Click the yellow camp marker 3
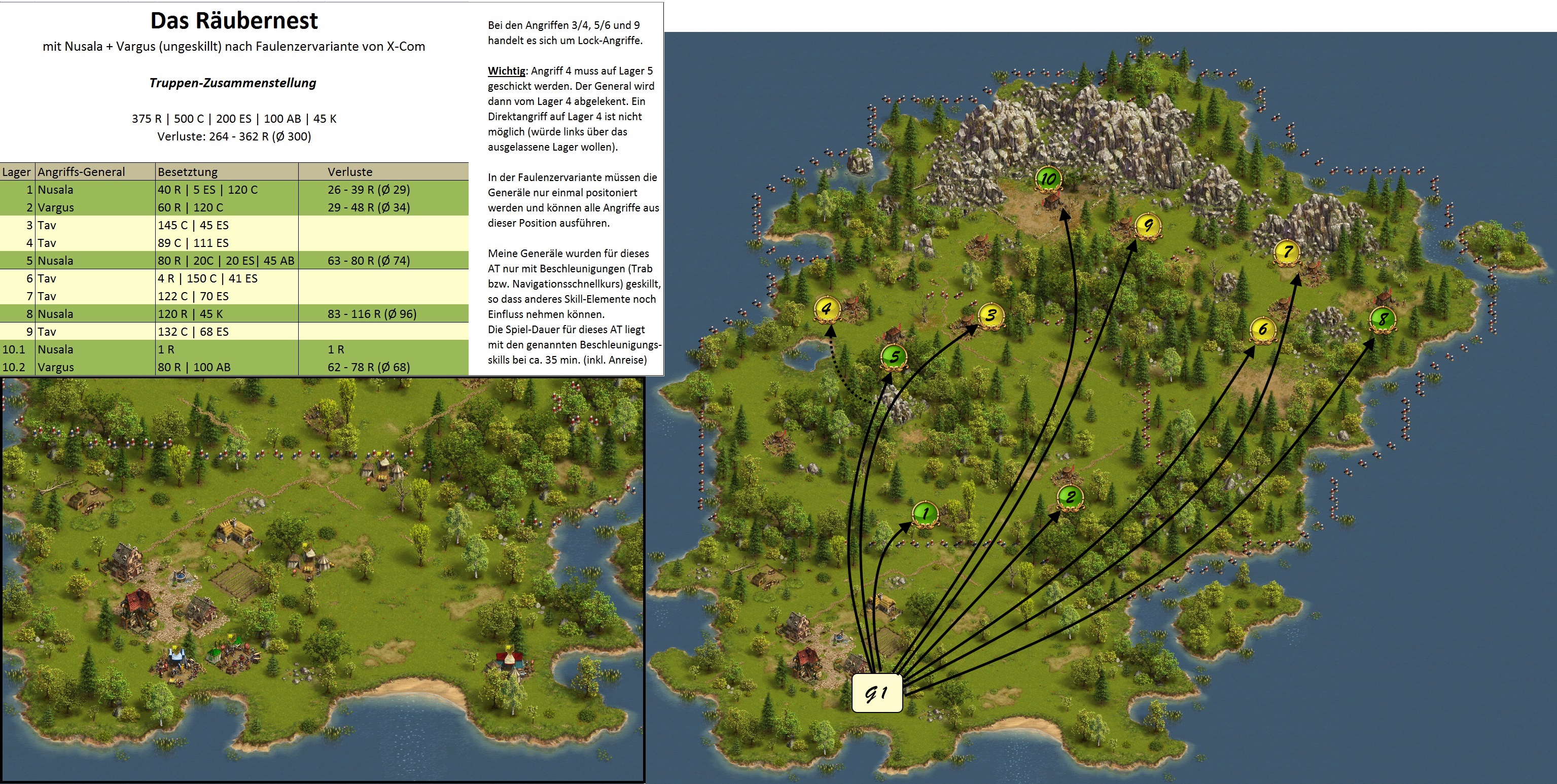Viewport: 1557px width, 784px height. coord(990,315)
